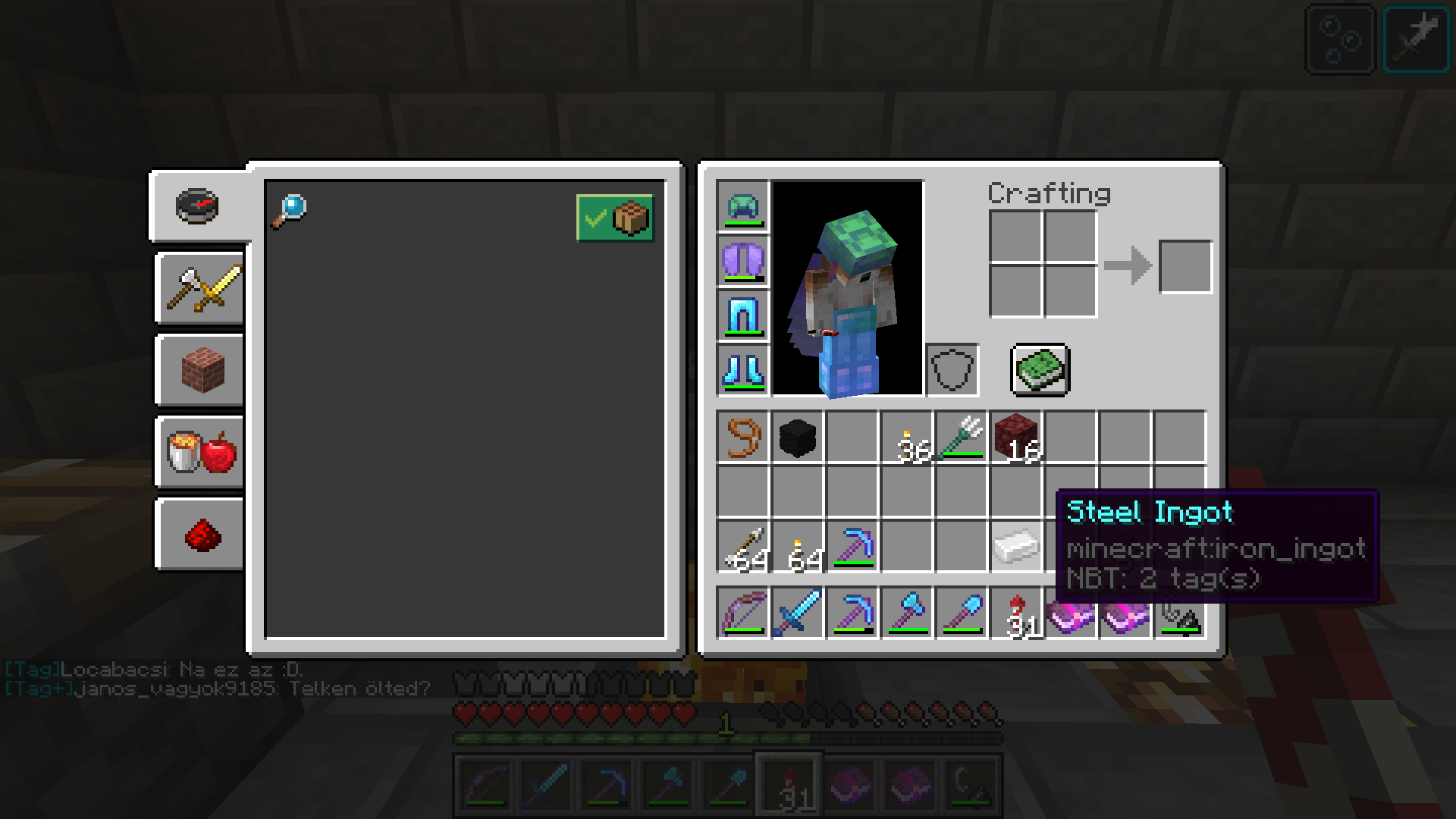
Task: Click the turtle shell helmet armor slot
Action: point(742,206)
